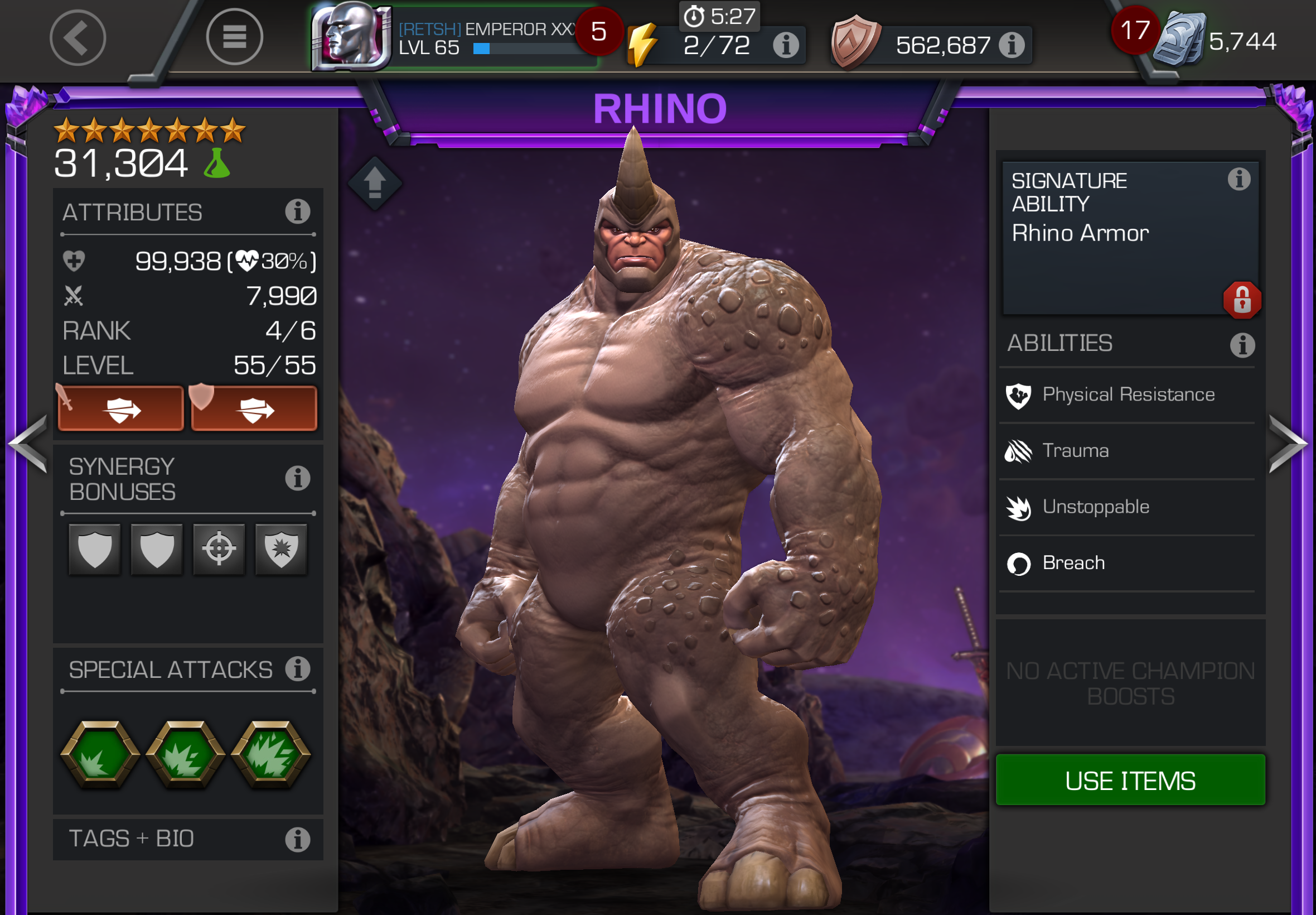The image size is (1316, 915).
Task: Open Signature Ability info for Rhino Armor
Action: tap(1238, 180)
